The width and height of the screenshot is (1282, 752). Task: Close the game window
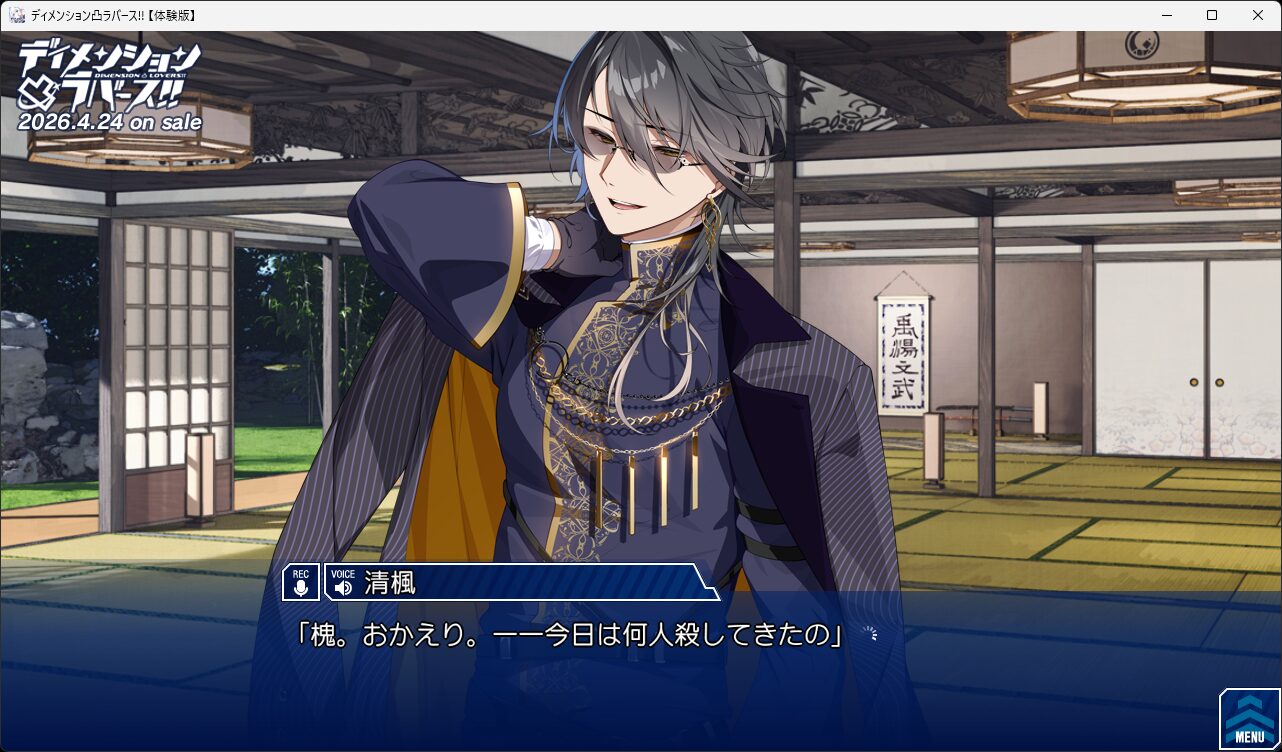tap(1258, 15)
